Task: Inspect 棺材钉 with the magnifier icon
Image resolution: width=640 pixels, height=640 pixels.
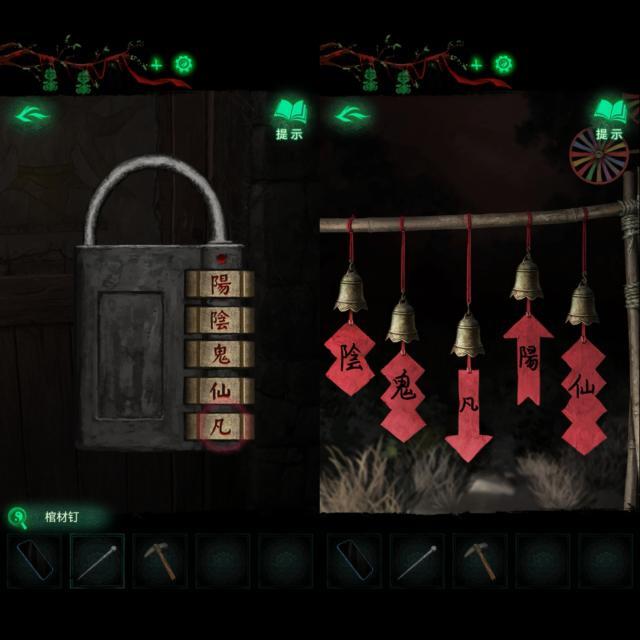Action: pos(18,517)
